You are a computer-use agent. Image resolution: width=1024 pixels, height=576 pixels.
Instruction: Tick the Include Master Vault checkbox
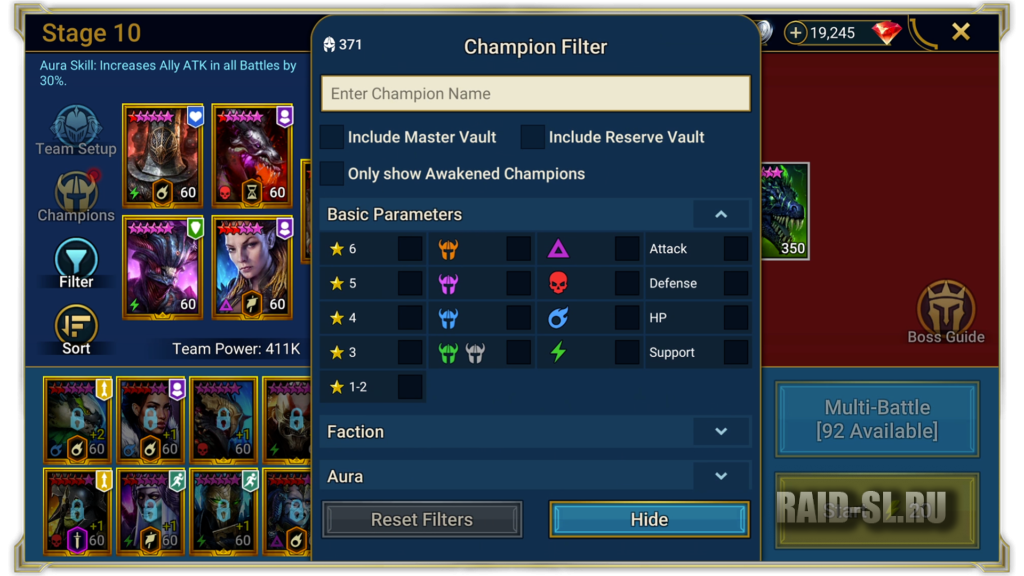click(x=332, y=137)
